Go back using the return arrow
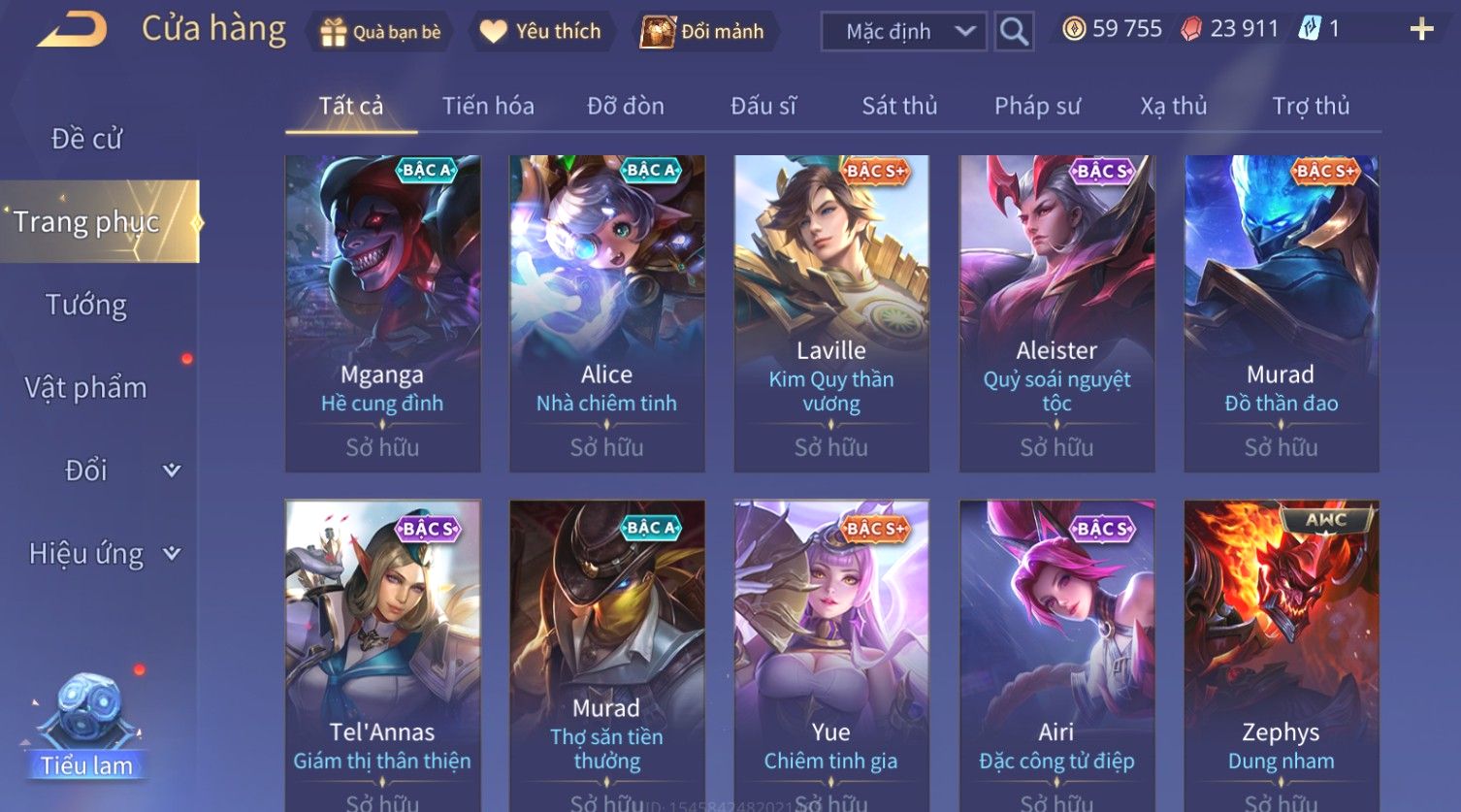 tap(71, 30)
